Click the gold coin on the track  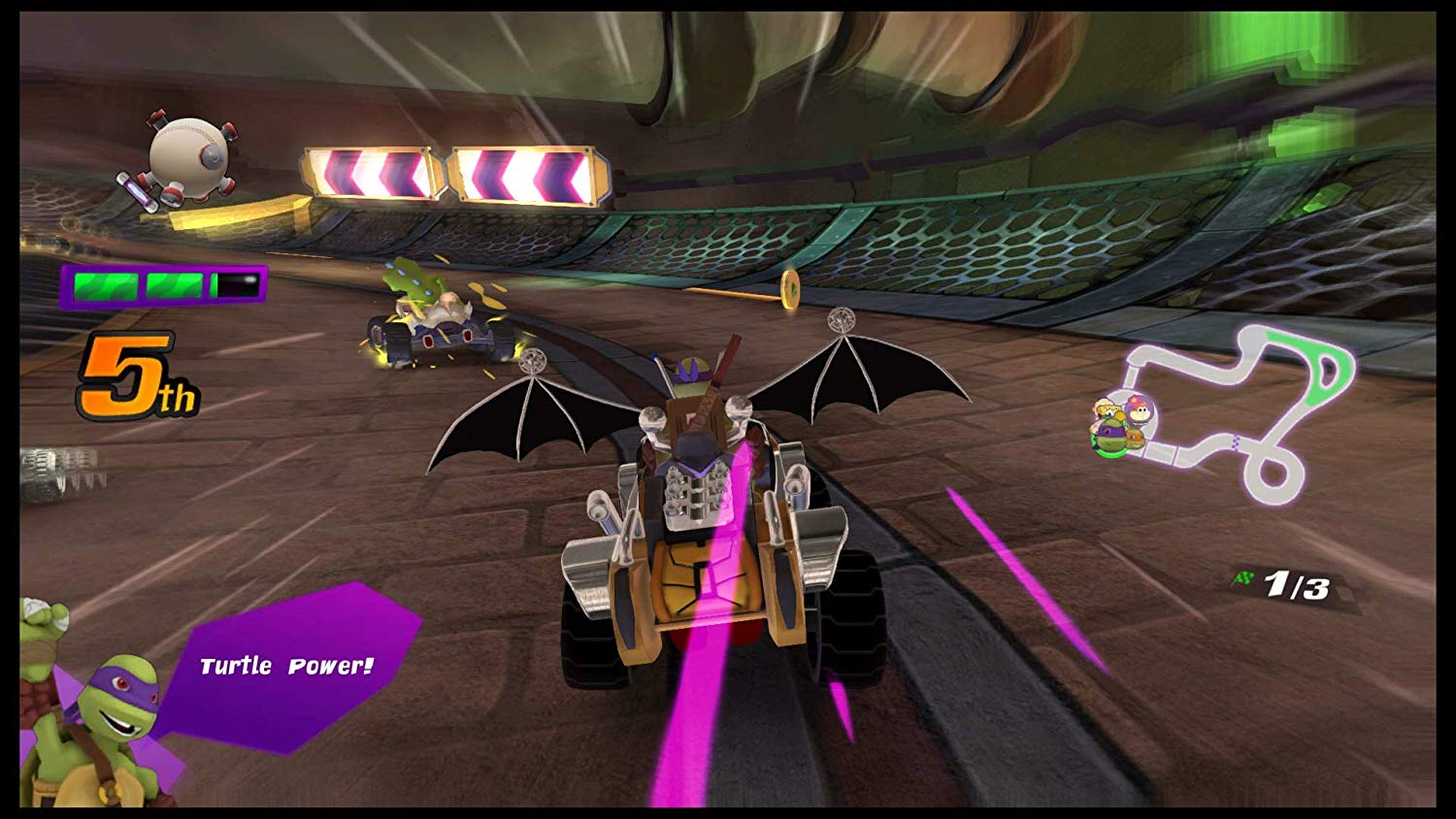click(x=788, y=291)
